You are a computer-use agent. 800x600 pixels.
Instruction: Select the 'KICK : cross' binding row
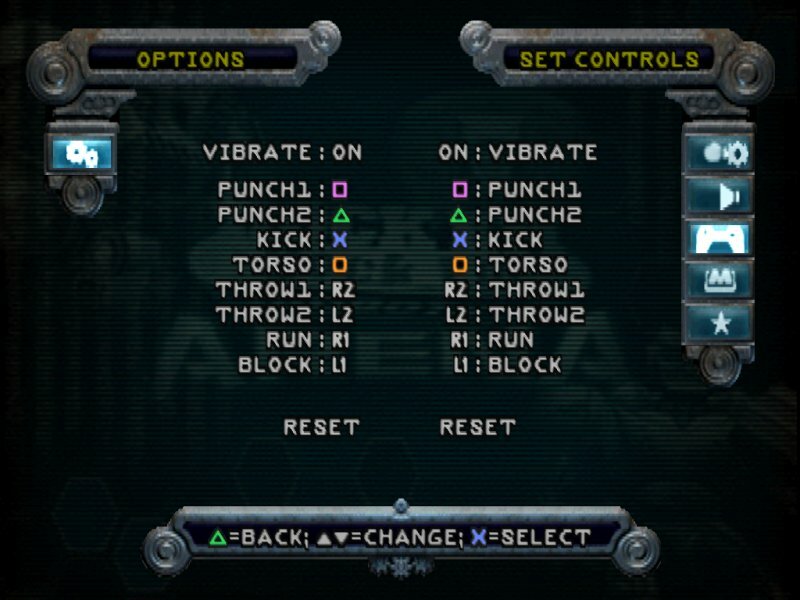coord(282,240)
